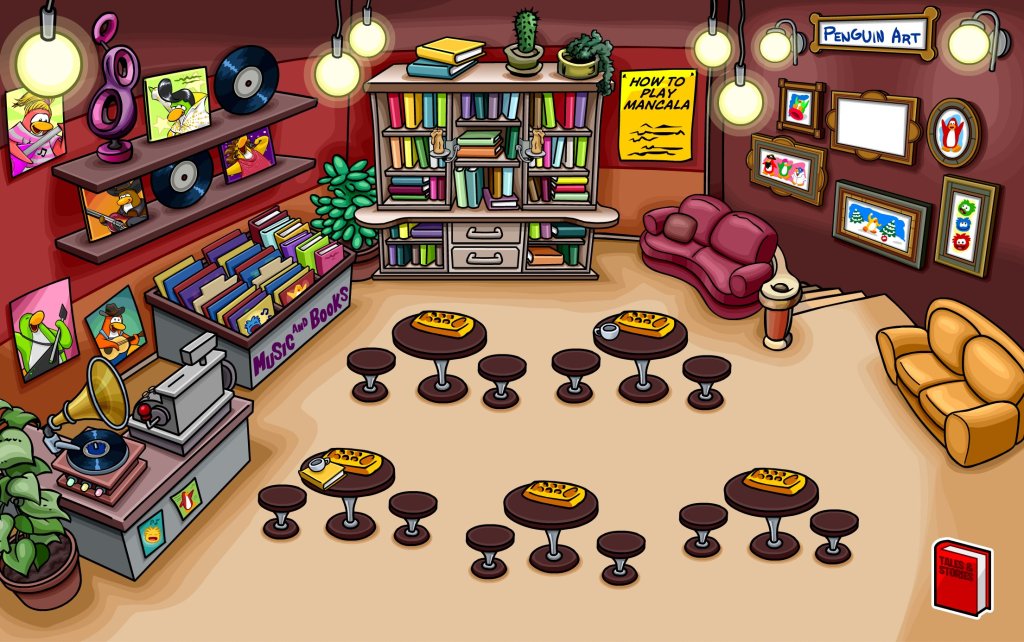Open the red Tales & Stories book
Image resolution: width=1024 pixels, height=642 pixels.
tap(961, 577)
